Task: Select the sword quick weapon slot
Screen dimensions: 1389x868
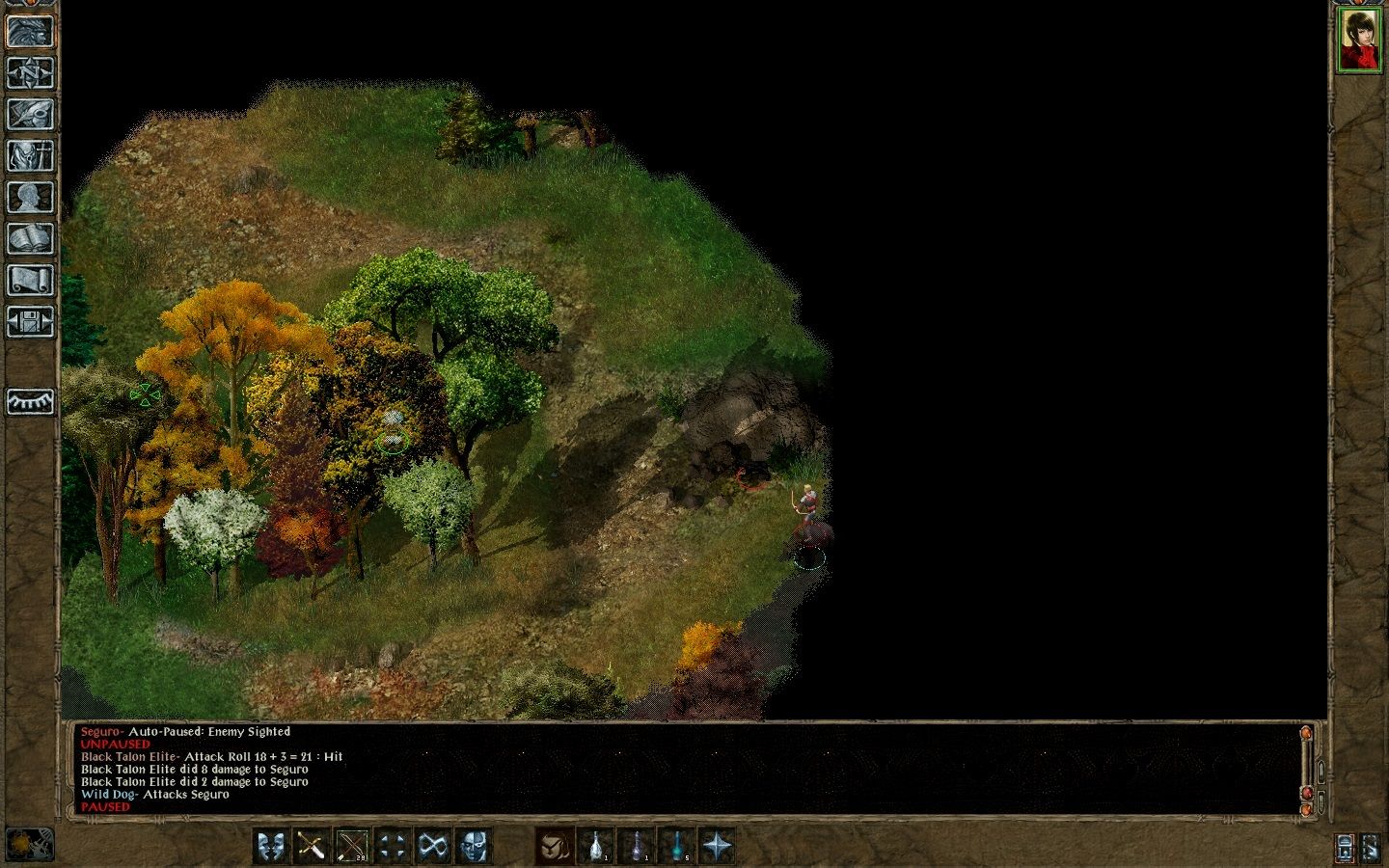Action: click(x=310, y=847)
